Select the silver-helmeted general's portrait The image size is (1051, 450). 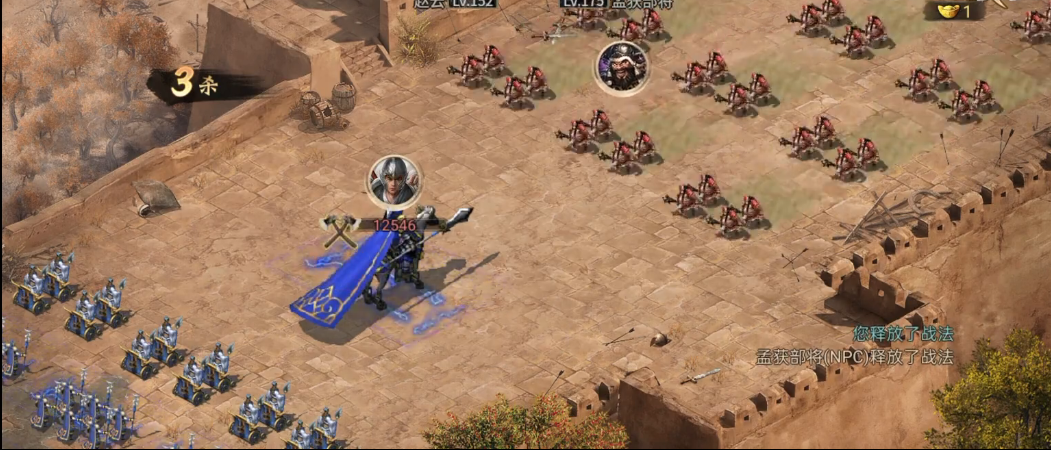[394, 181]
